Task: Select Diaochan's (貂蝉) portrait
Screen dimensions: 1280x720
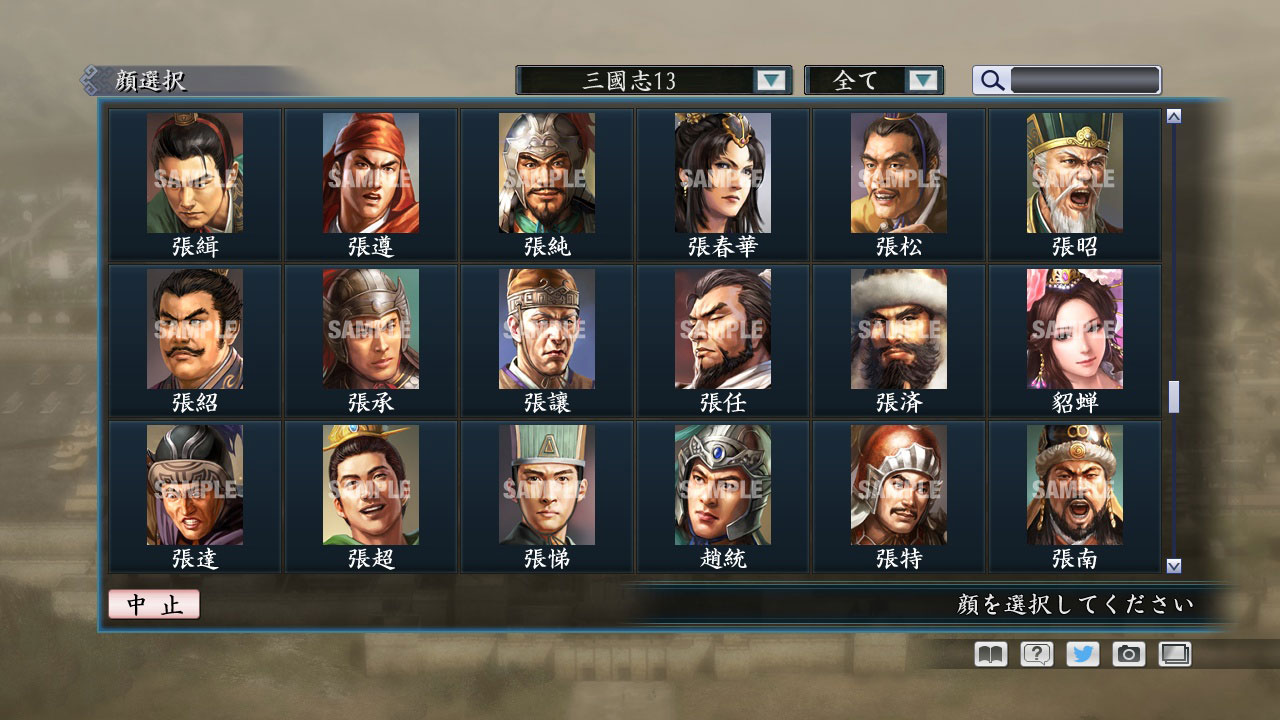Action: [1073, 330]
